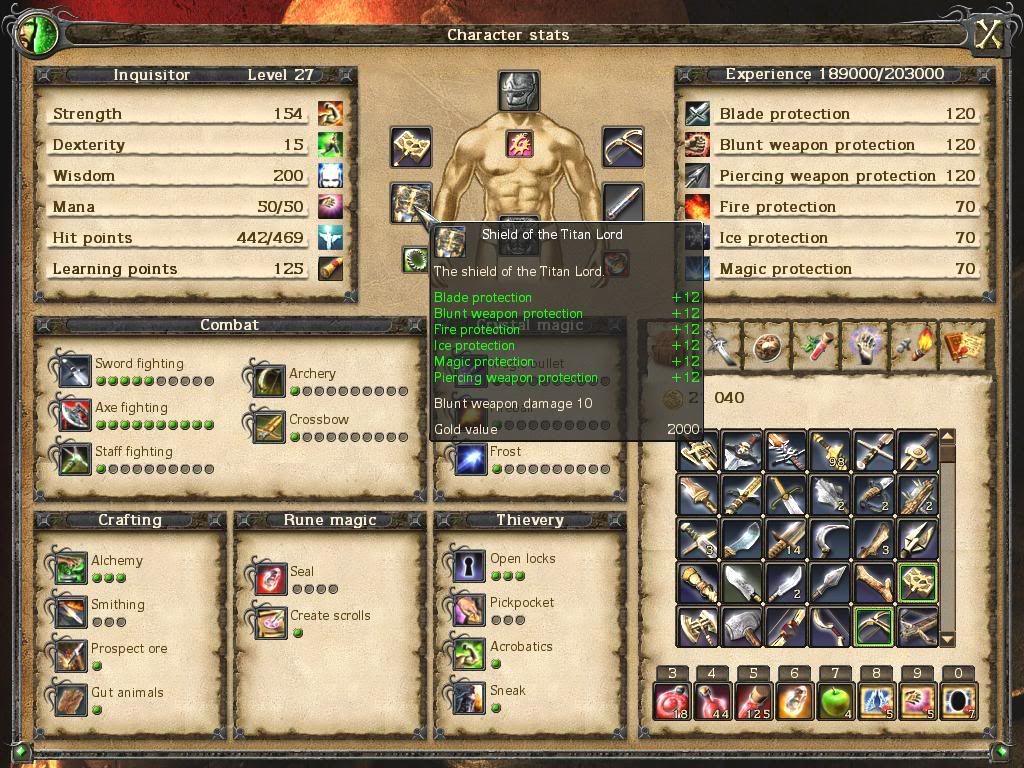Choose the Frost crystal magic icon

click(x=468, y=458)
